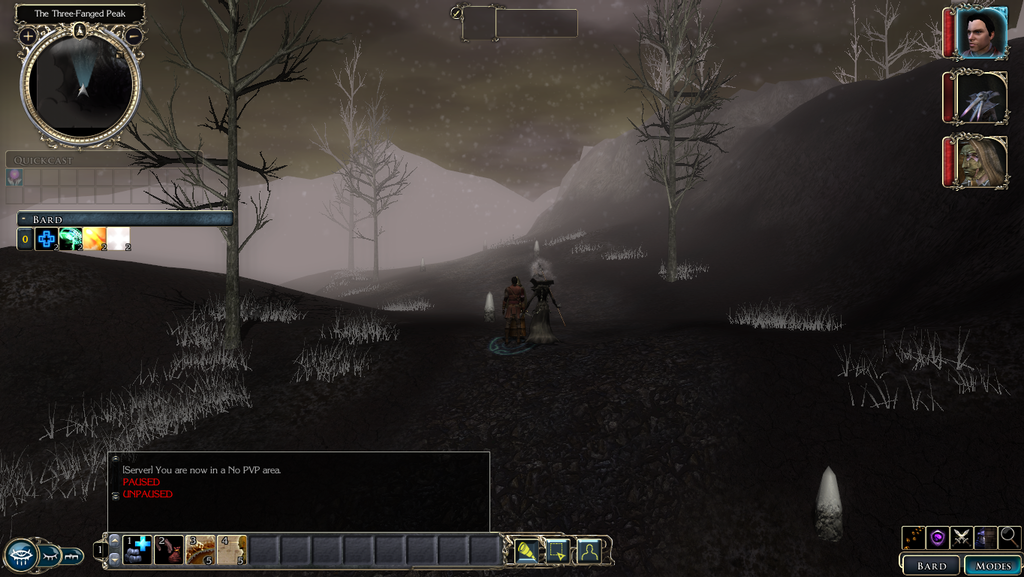
Task: Select the orange glowing bard spell
Action: (94, 239)
